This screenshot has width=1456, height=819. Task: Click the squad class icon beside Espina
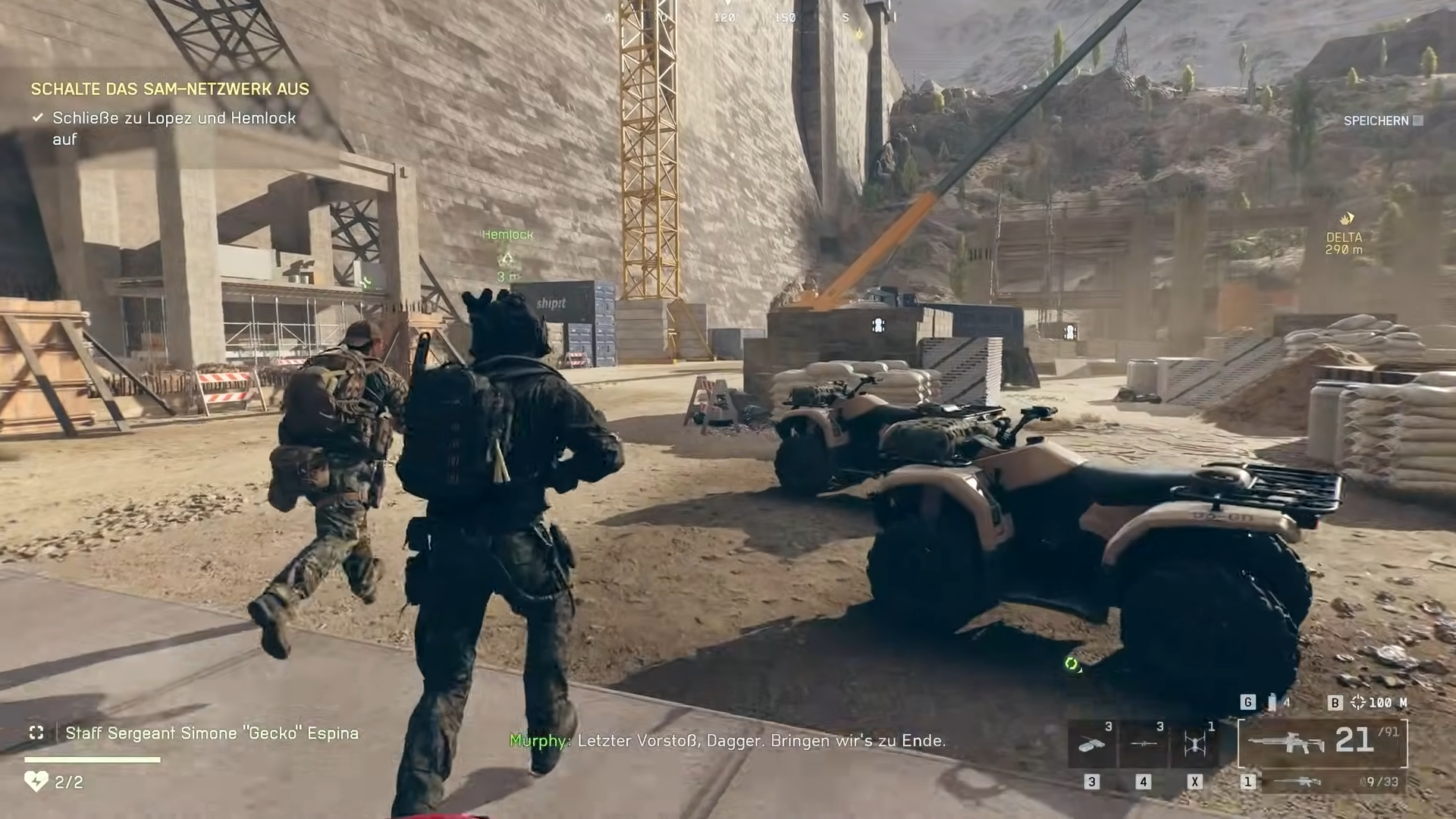[36, 733]
